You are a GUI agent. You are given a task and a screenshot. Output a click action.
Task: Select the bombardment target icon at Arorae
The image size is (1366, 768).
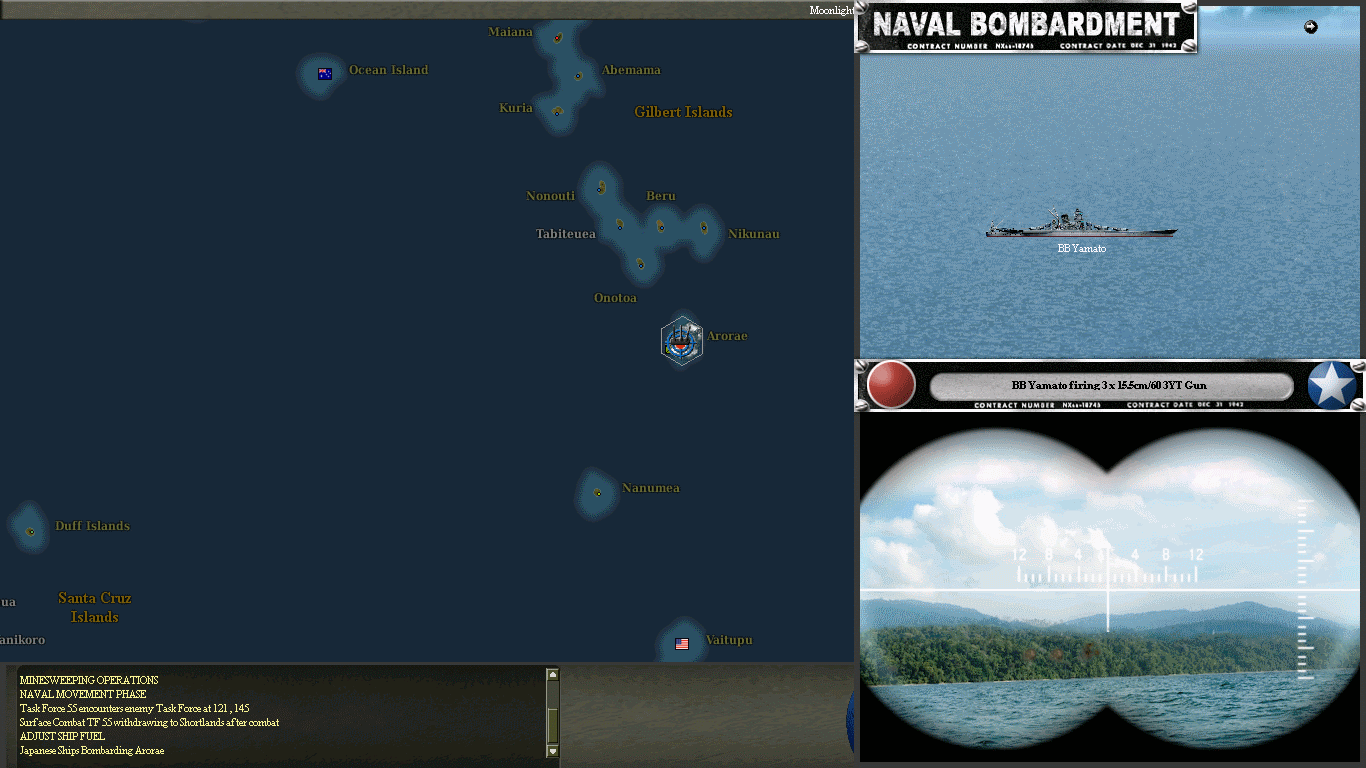tap(682, 341)
